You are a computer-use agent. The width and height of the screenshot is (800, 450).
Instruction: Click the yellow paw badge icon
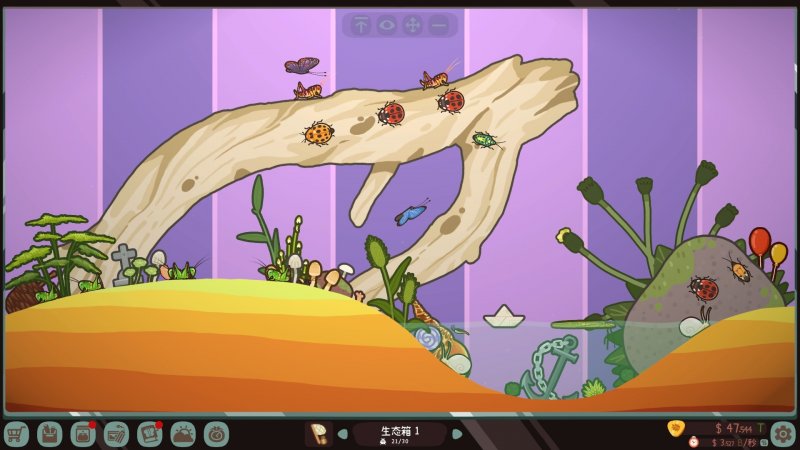(676, 428)
